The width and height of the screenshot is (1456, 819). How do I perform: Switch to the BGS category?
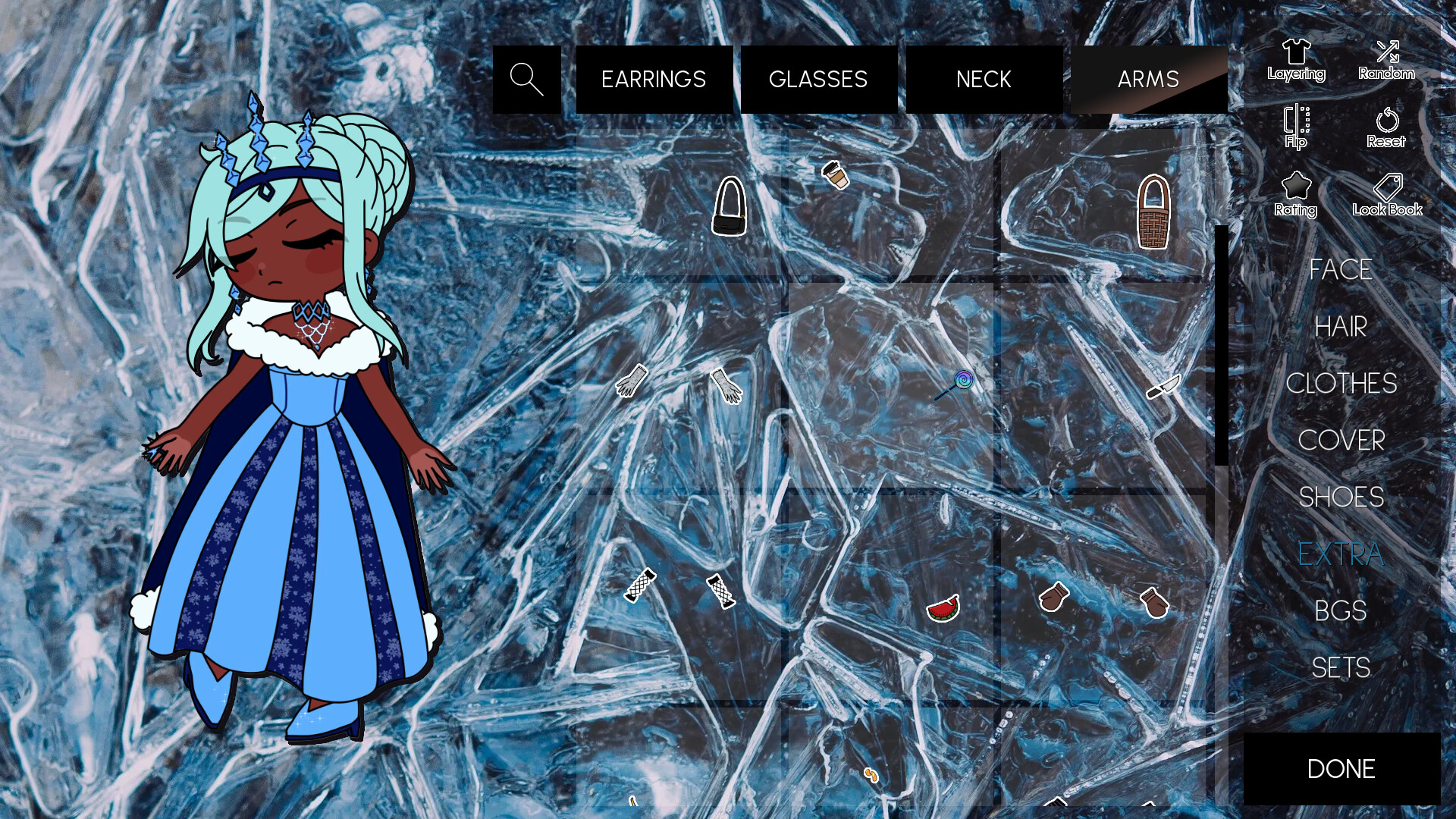click(x=1341, y=610)
